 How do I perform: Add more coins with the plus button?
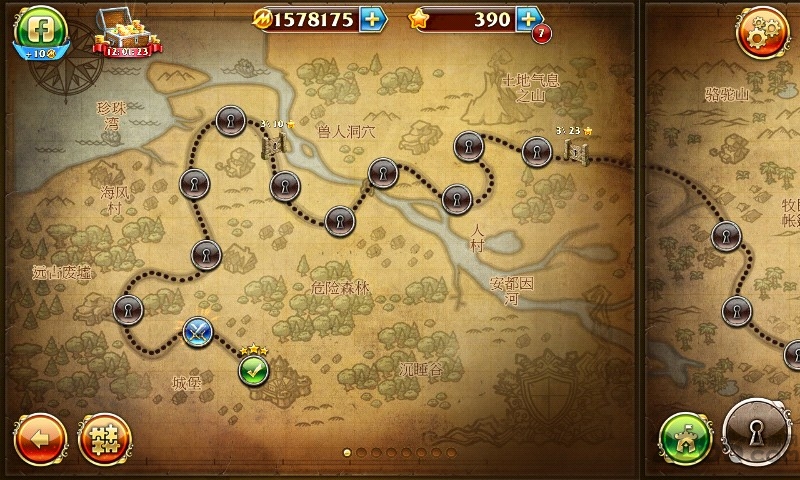371,19
